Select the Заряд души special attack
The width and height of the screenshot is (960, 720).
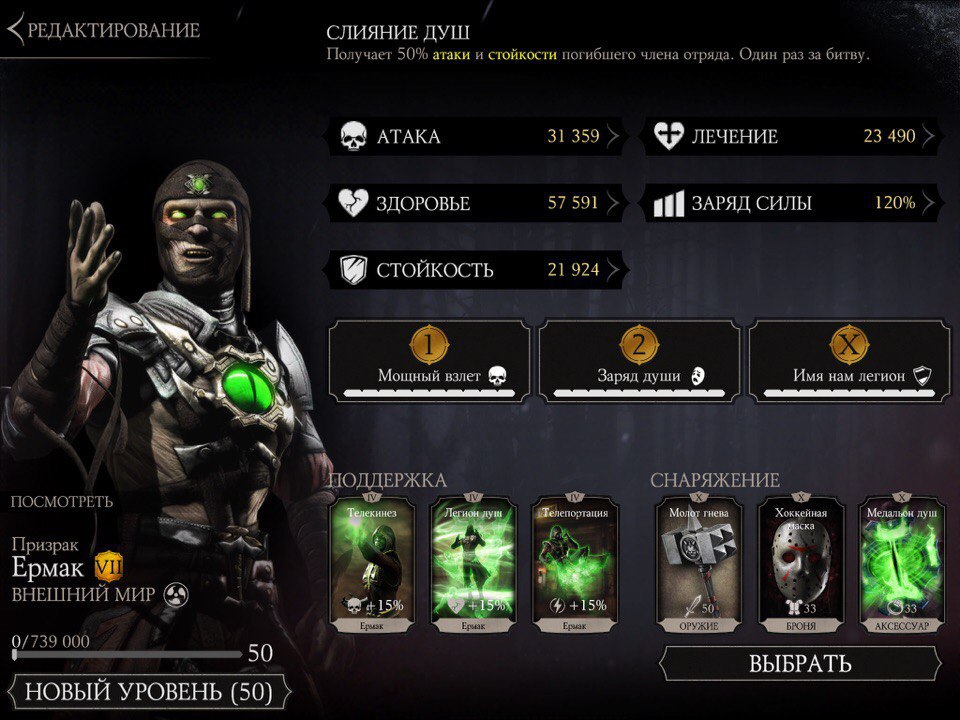pos(639,362)
